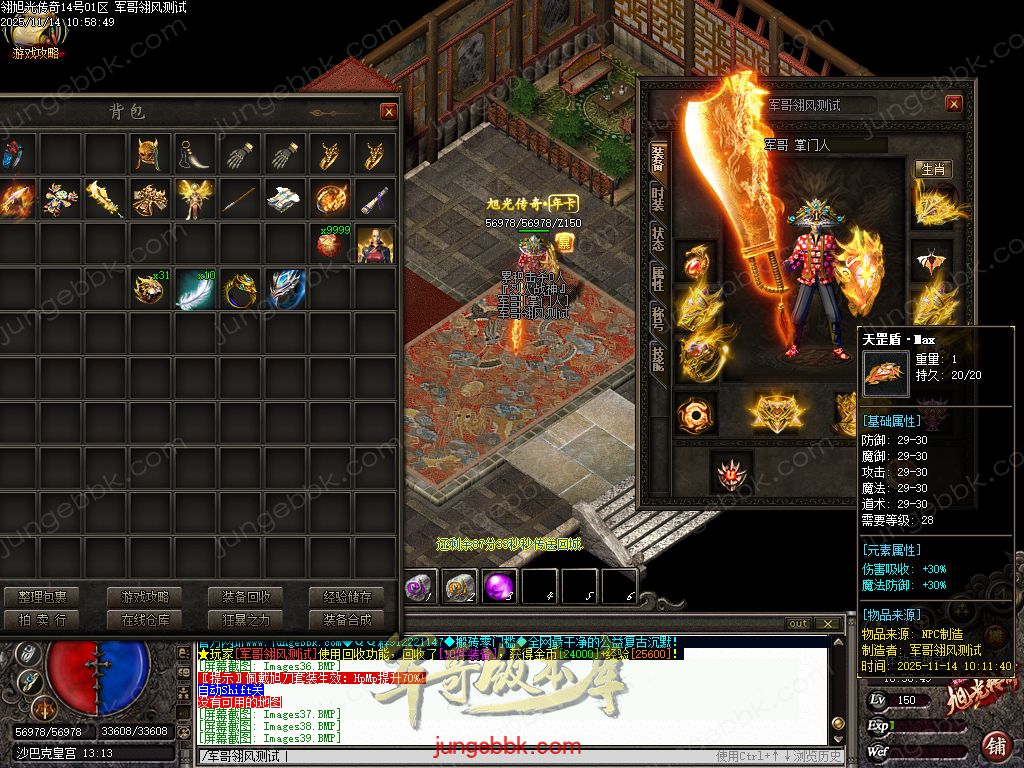
Task: Click the 装备回收 equipment recycle button
Action: pyautogui.click(x=246, y=597)
